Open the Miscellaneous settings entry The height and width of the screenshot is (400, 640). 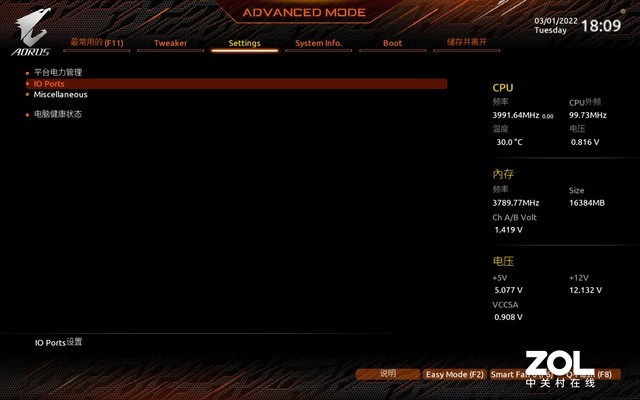click(60, 95)
